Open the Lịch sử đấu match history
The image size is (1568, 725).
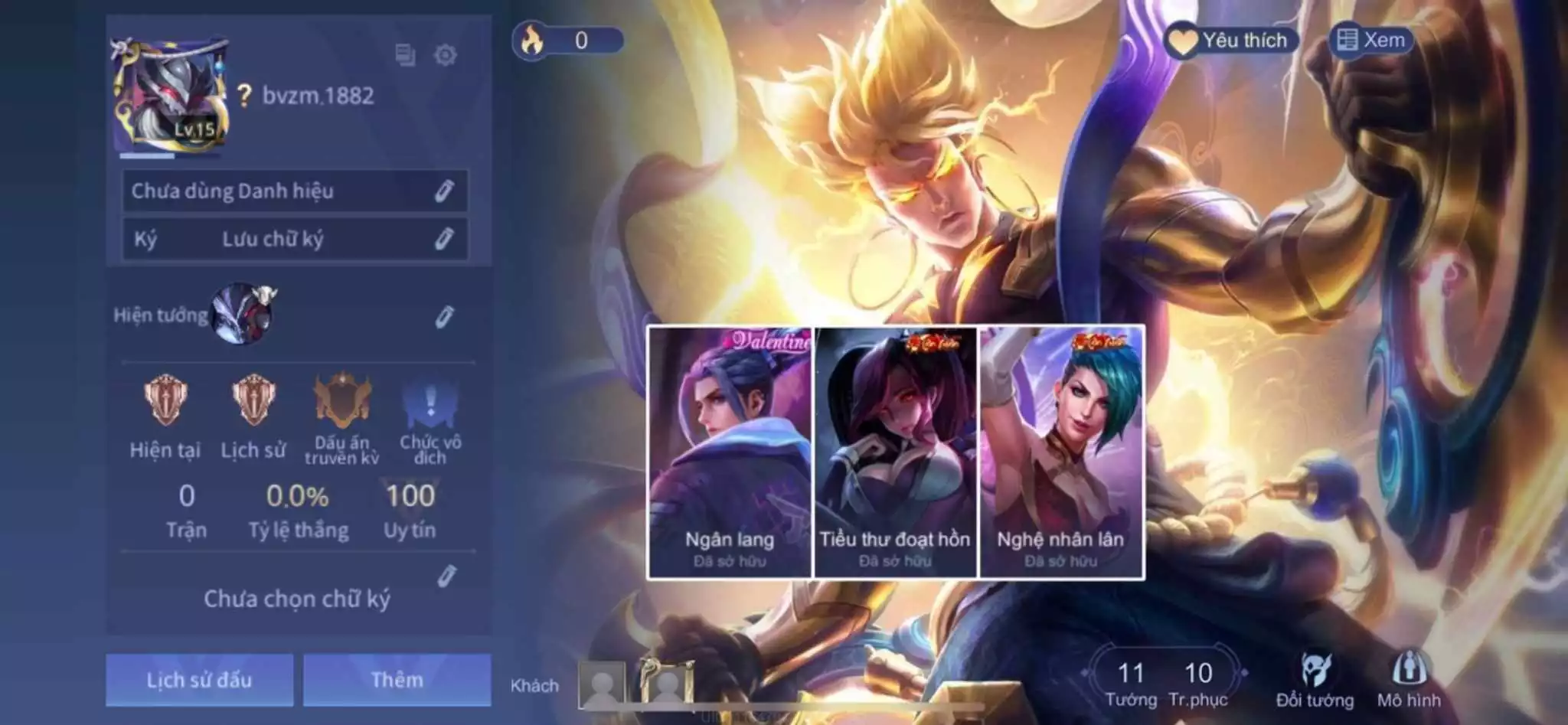199,680
